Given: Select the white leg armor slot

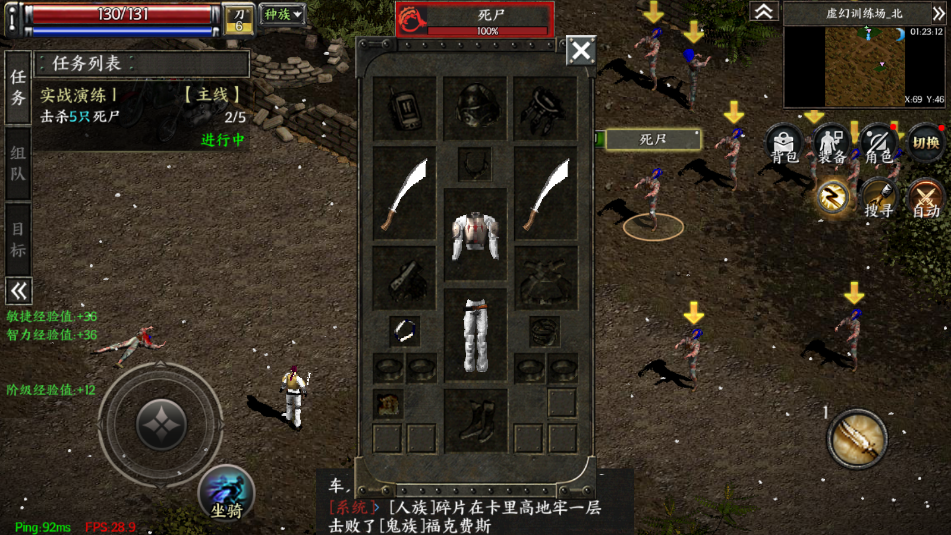Looking at the screenshot, I should 475,334.
